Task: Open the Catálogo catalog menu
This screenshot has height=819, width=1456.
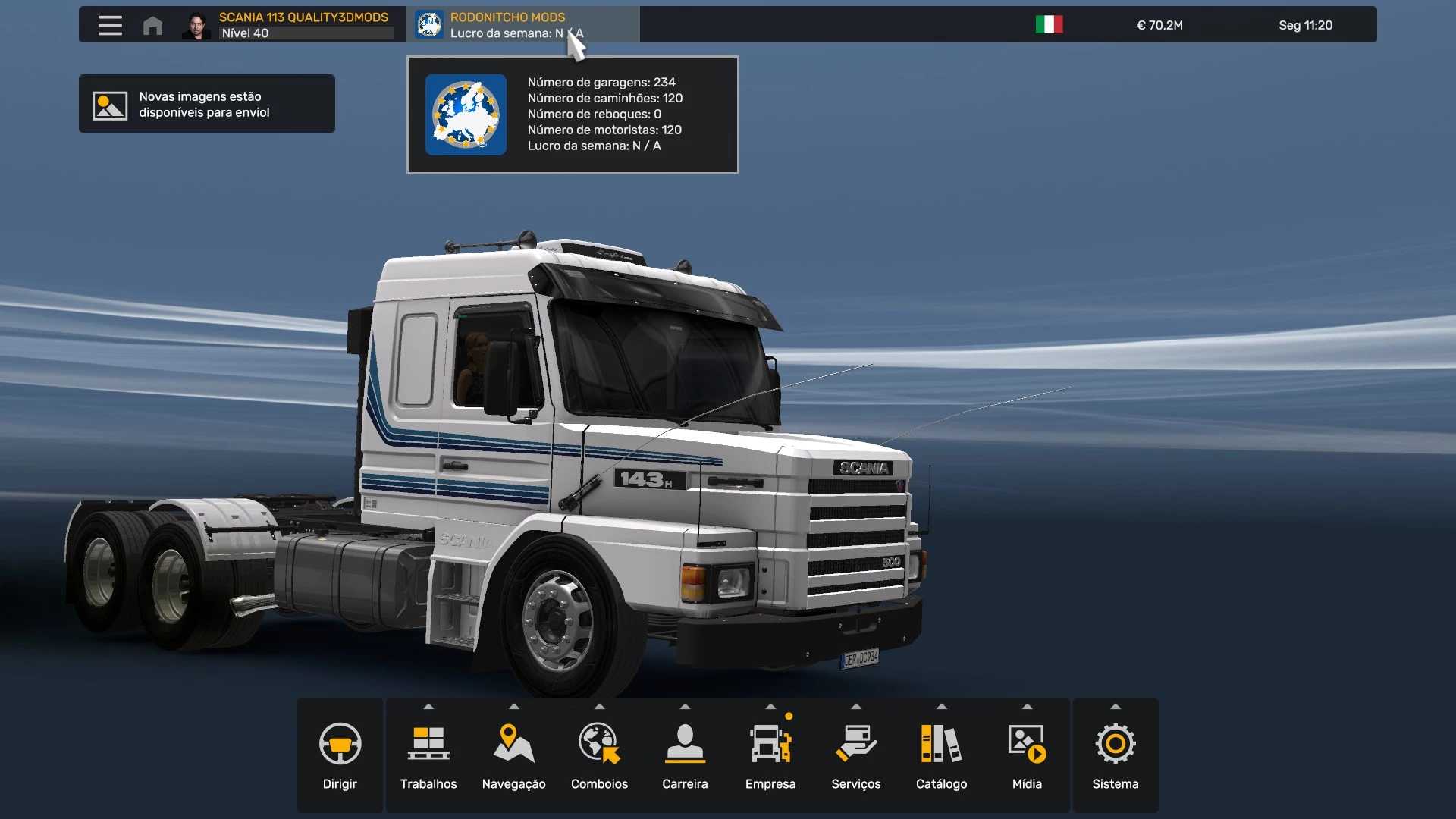Action: click(941, 755)
